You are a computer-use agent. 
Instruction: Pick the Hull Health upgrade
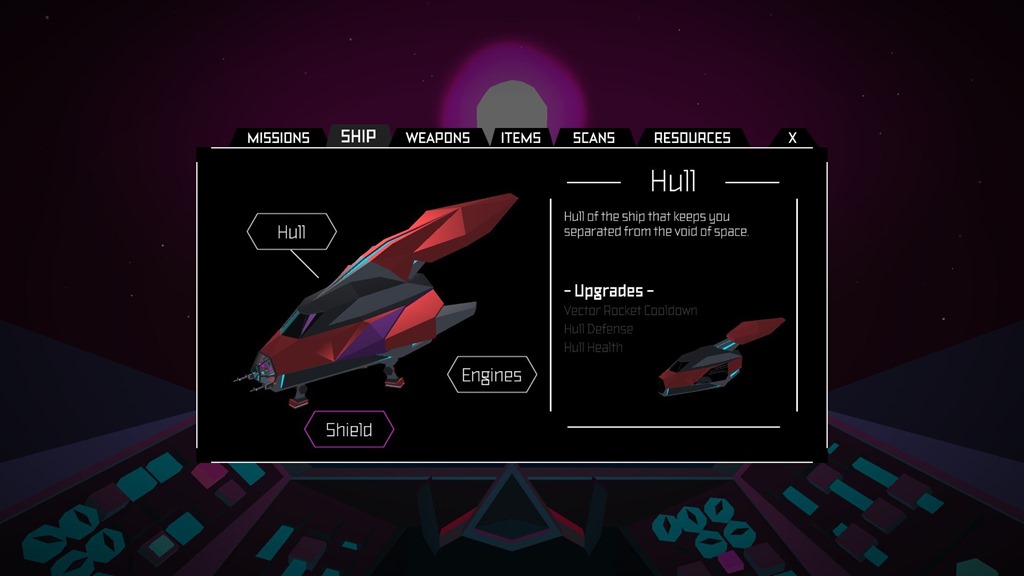pyautogui.click(x=593, y=347)
